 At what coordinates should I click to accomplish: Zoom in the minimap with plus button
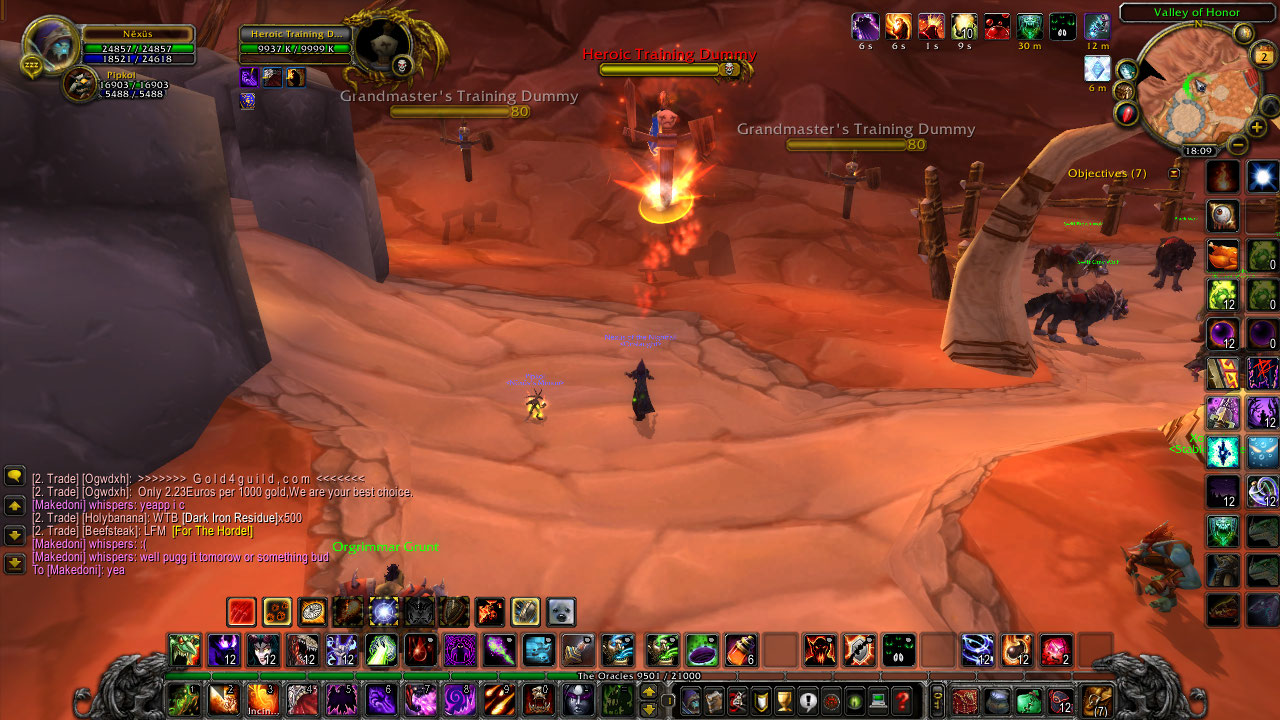1257,127
